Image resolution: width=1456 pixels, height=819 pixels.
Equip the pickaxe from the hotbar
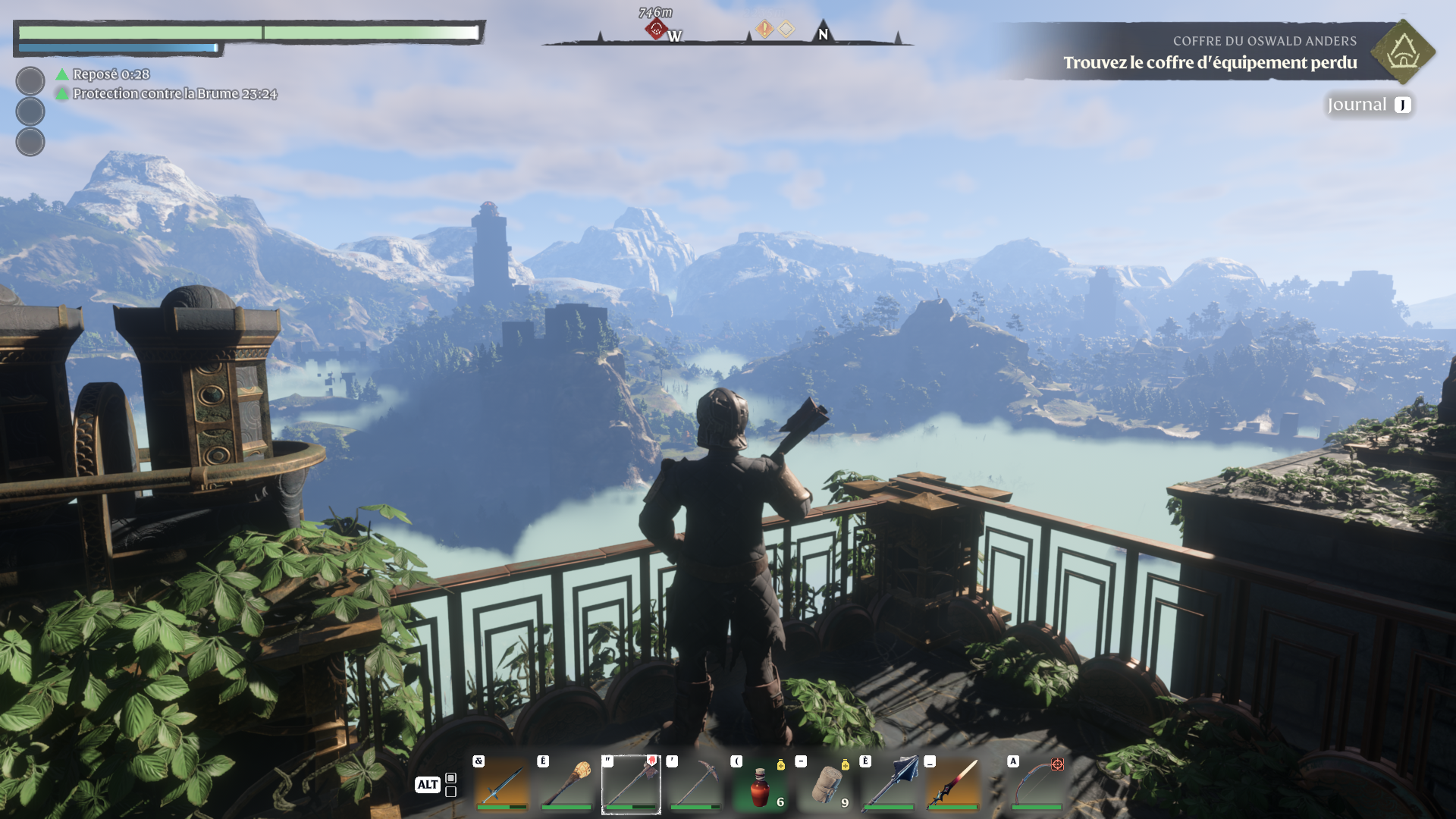coord(695,783)
